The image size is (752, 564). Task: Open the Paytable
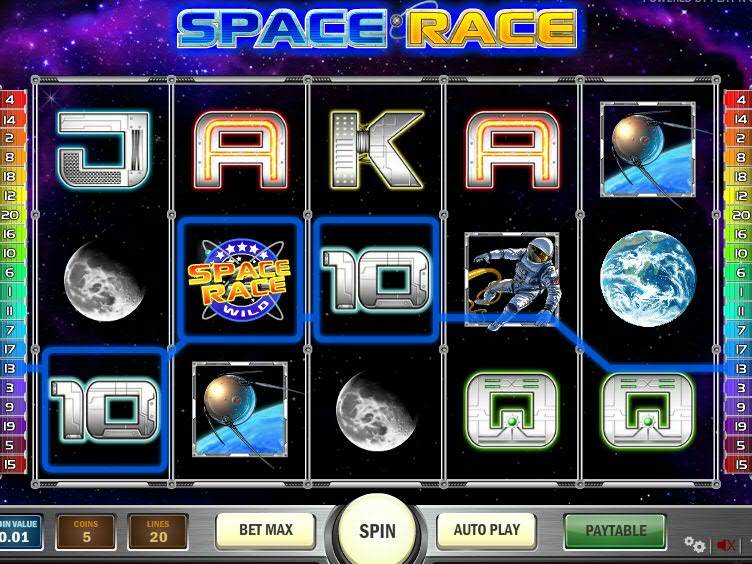[615, 530]
